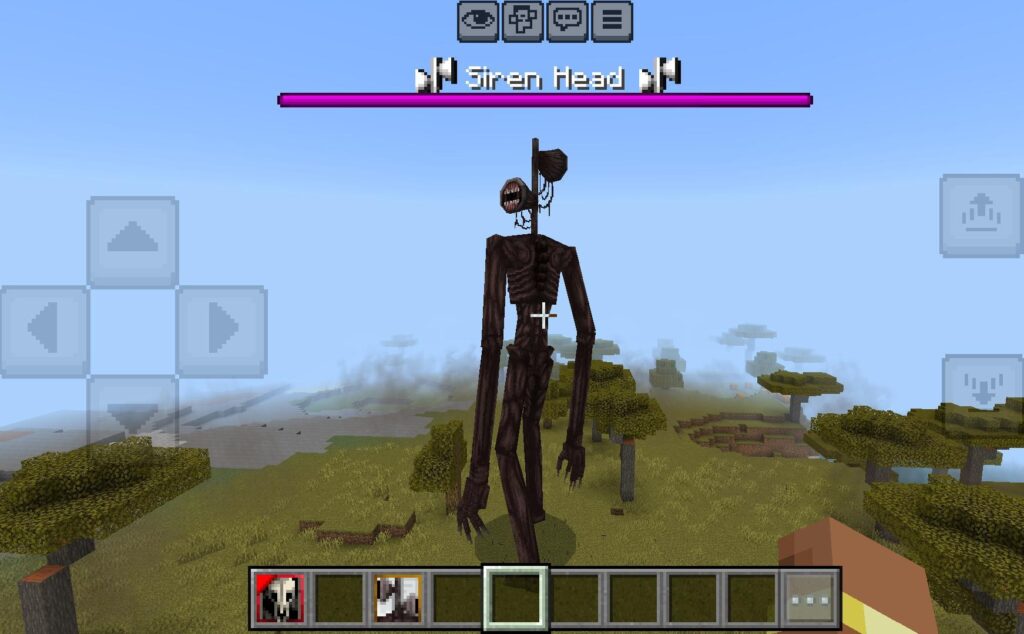Tap the move right arrow

[221, 331]
